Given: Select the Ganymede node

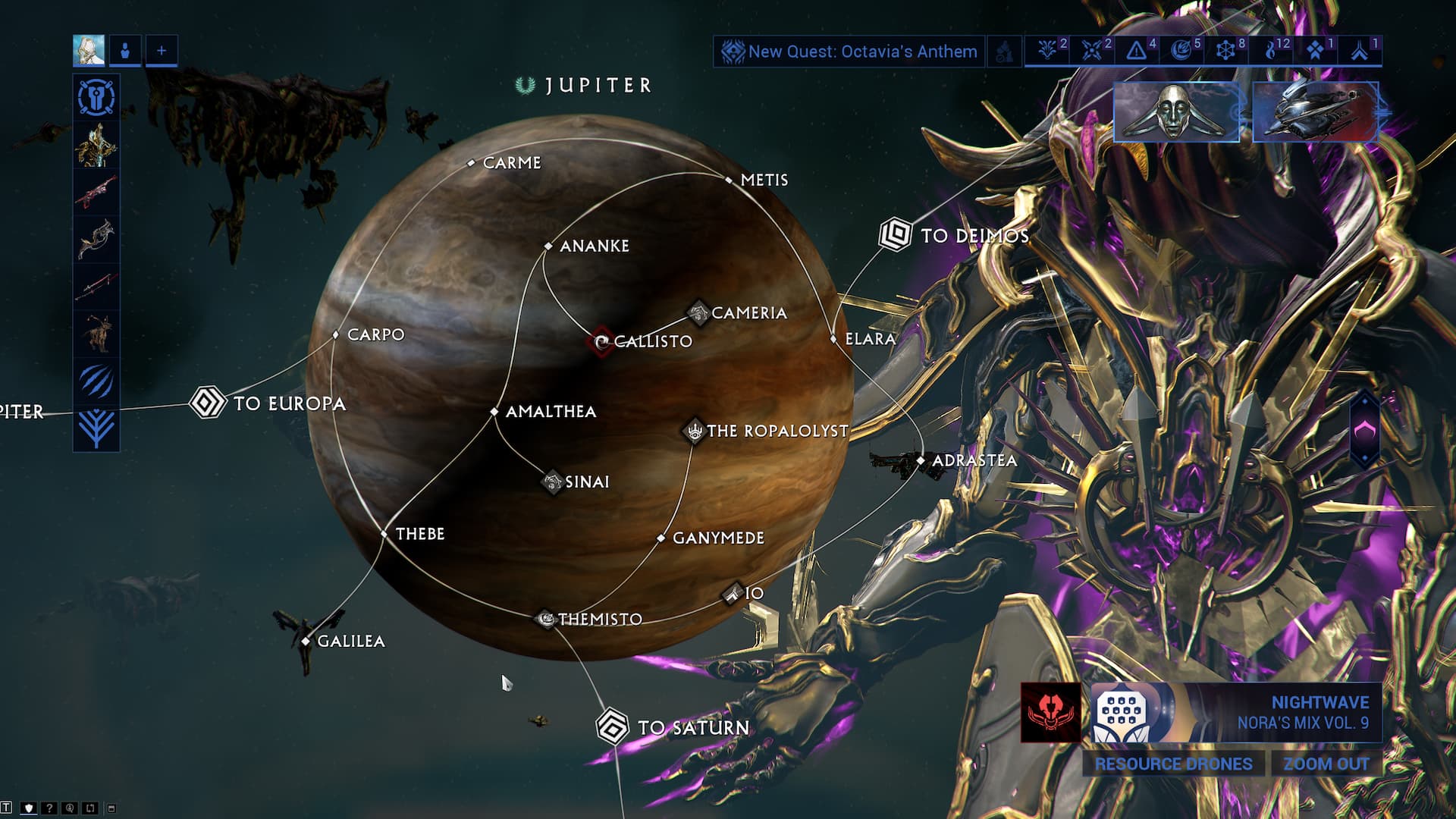Looking at the screenshot, I should [661, 538].
